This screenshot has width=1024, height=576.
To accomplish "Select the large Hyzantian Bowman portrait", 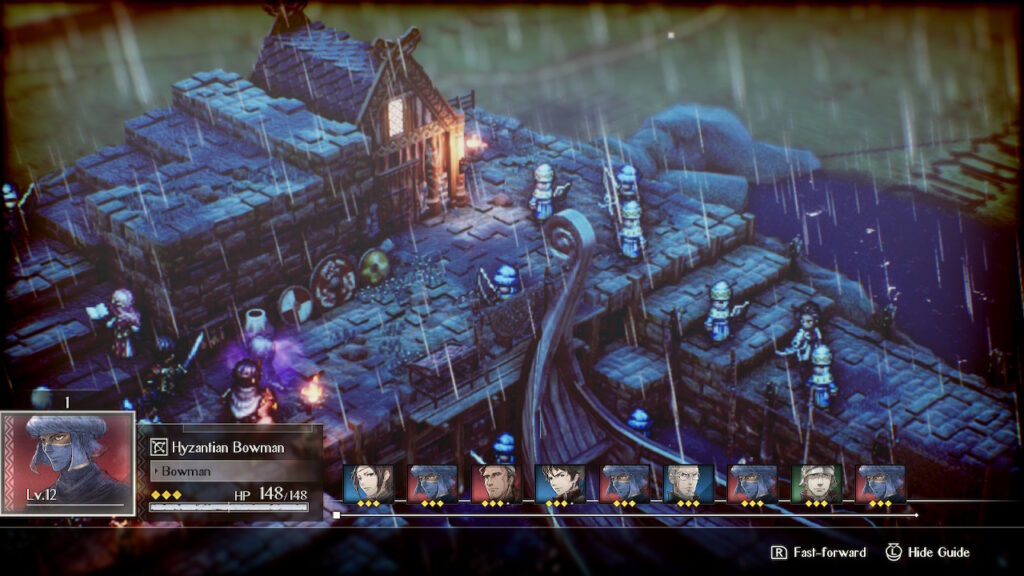I will click(x=68, y=462).
